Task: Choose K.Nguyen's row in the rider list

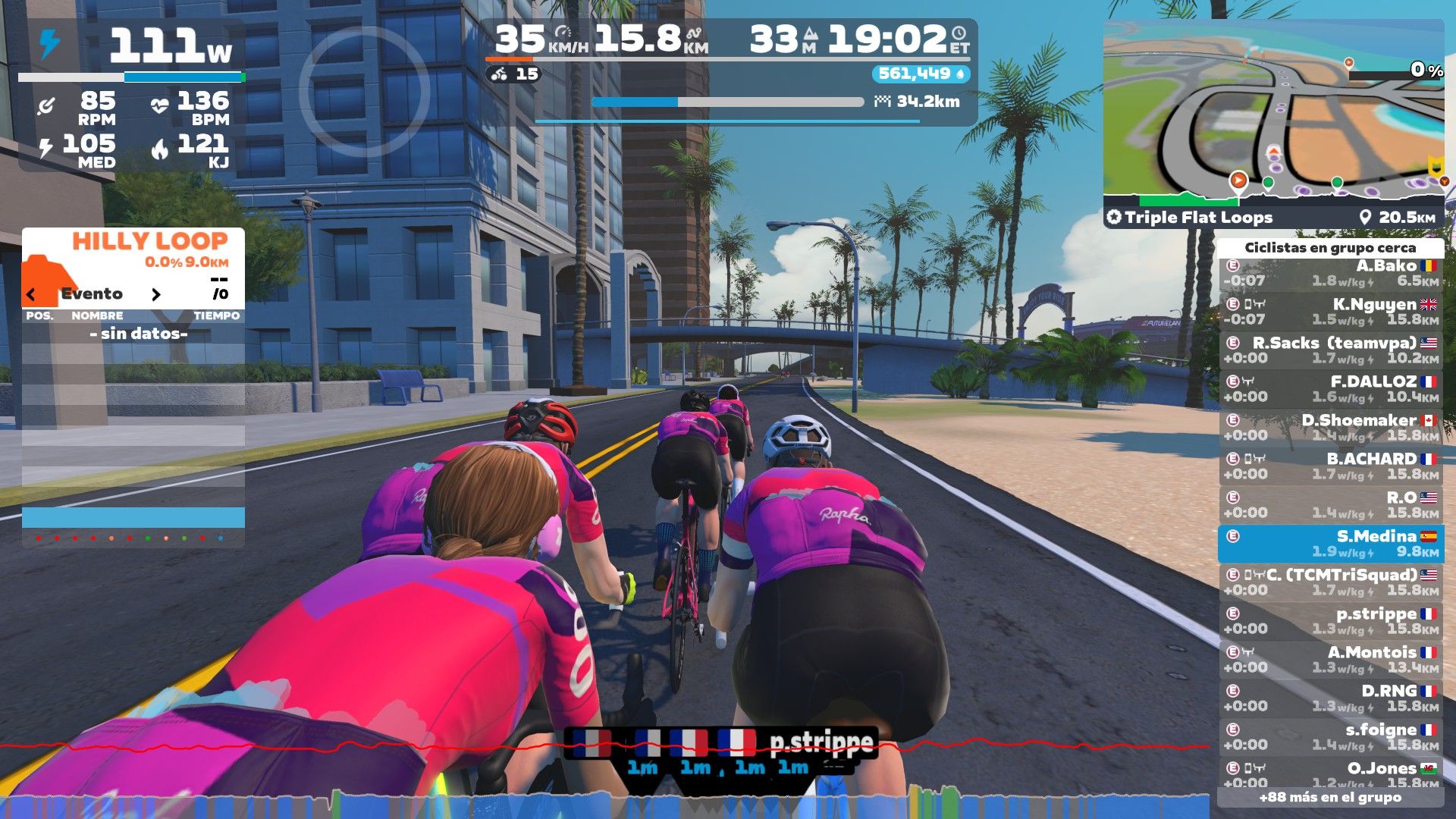Action: point(1331,312)
